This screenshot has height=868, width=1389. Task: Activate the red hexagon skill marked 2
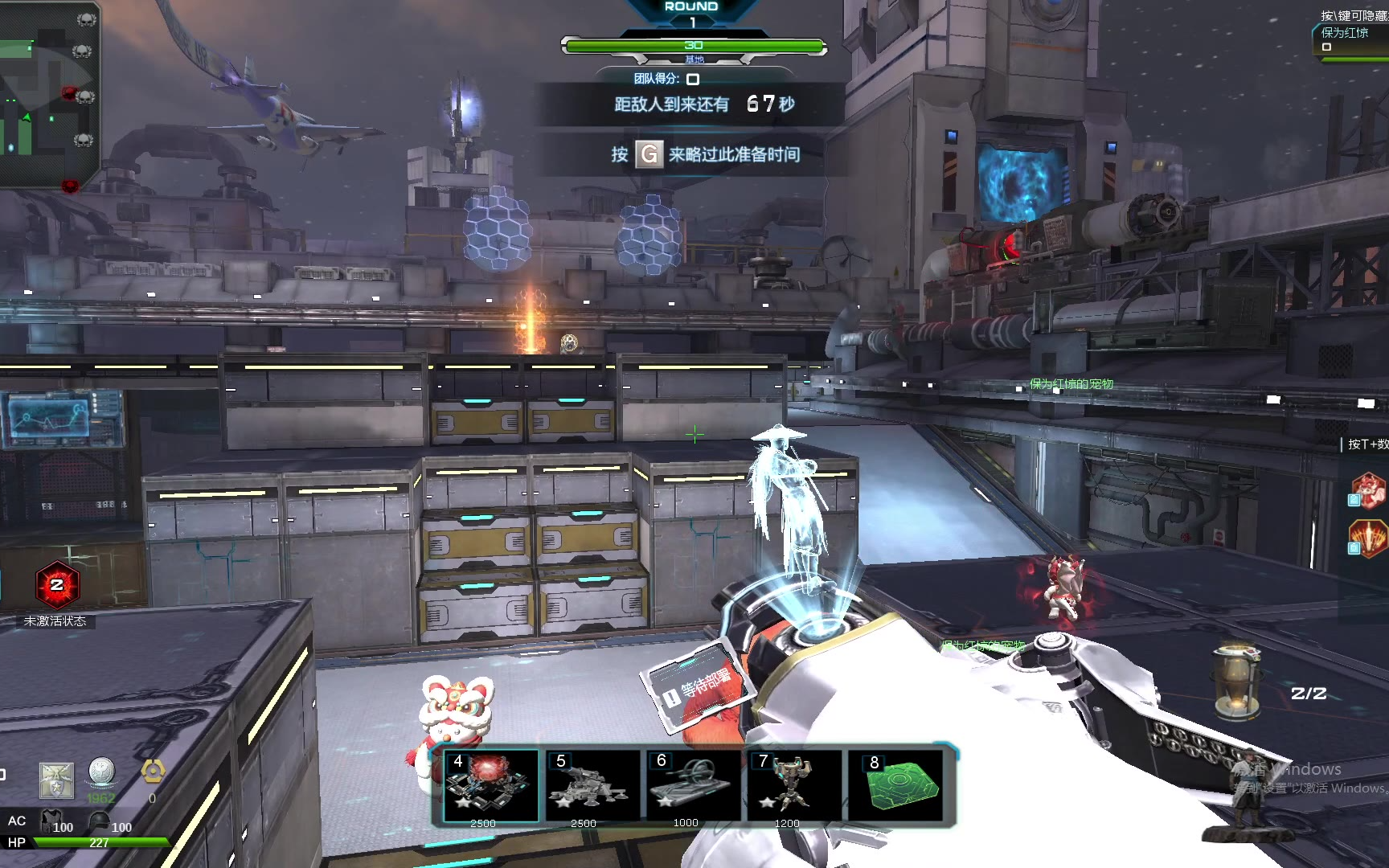pyautogui.click(x=56, y=584)
